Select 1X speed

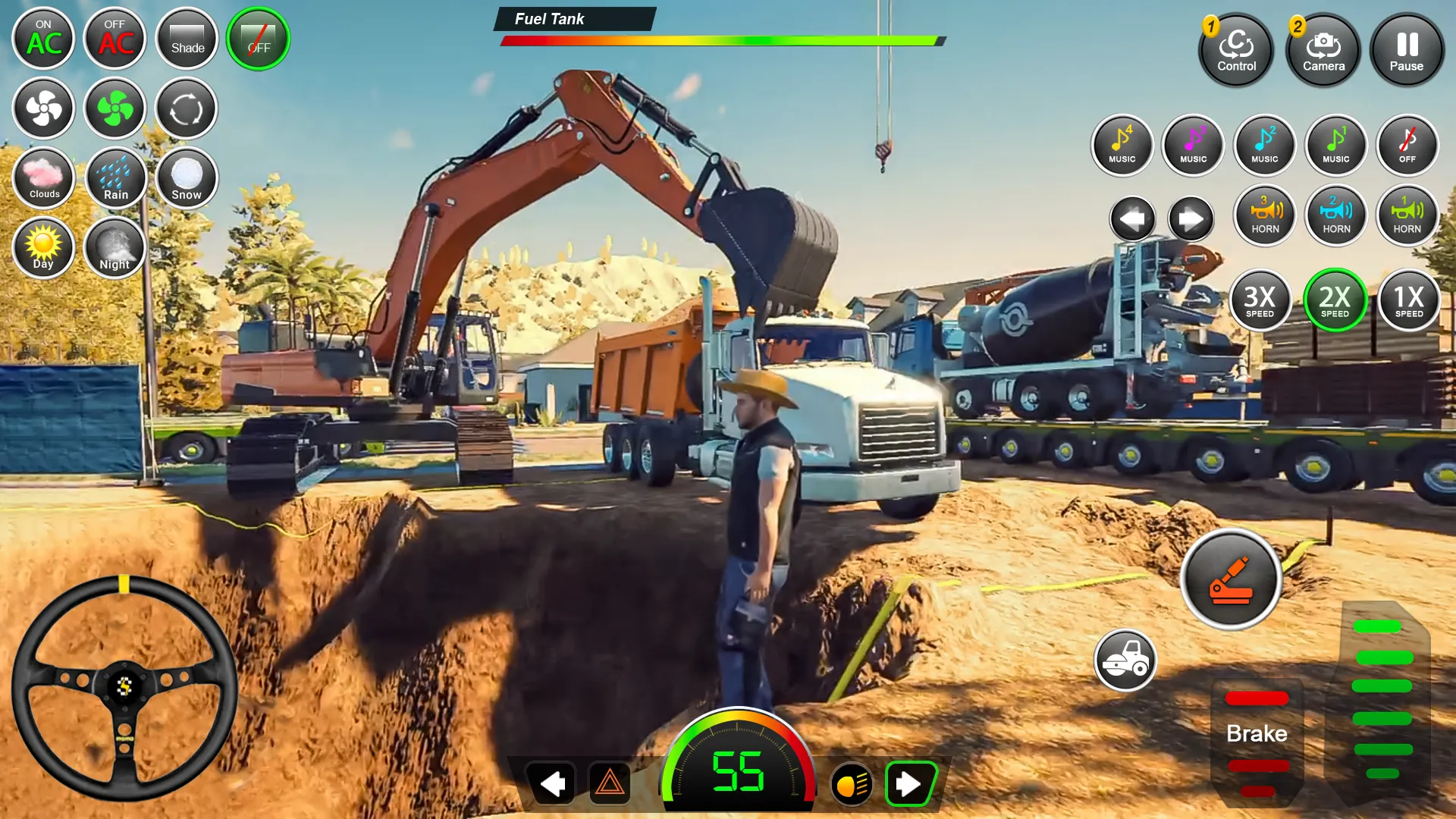point(1407,301)
